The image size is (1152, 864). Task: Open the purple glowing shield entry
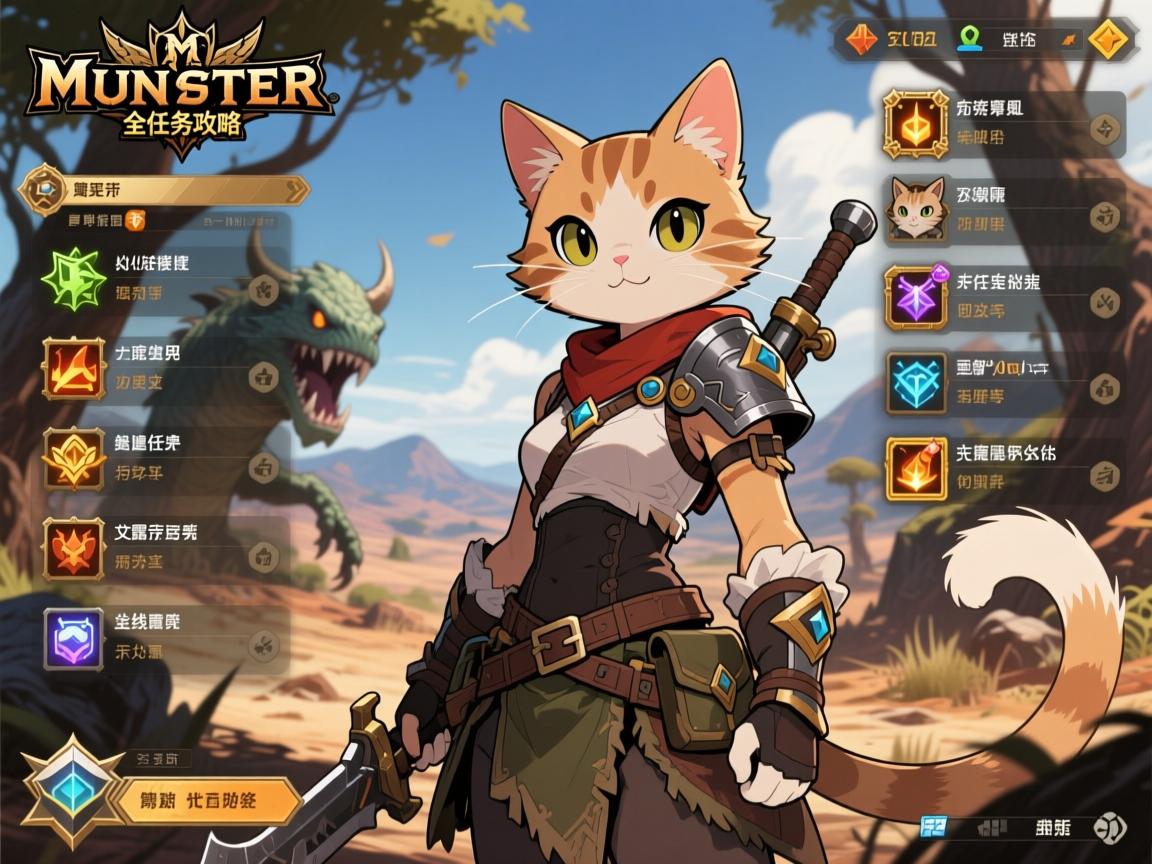[74, 638]
